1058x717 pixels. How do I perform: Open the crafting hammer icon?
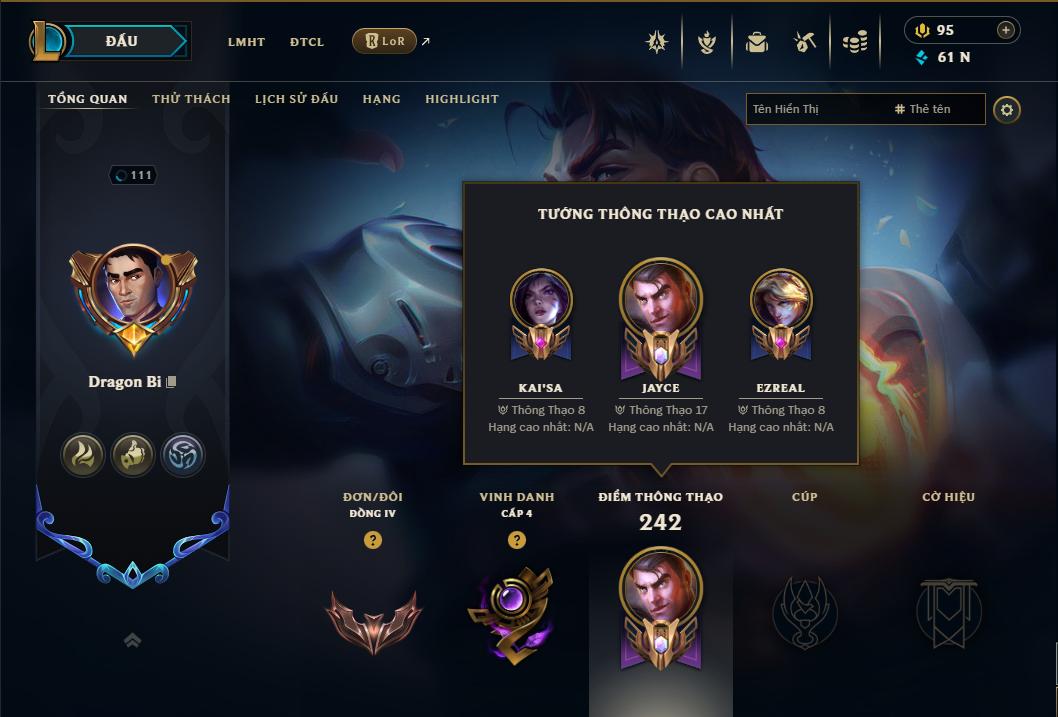(805, 42)
